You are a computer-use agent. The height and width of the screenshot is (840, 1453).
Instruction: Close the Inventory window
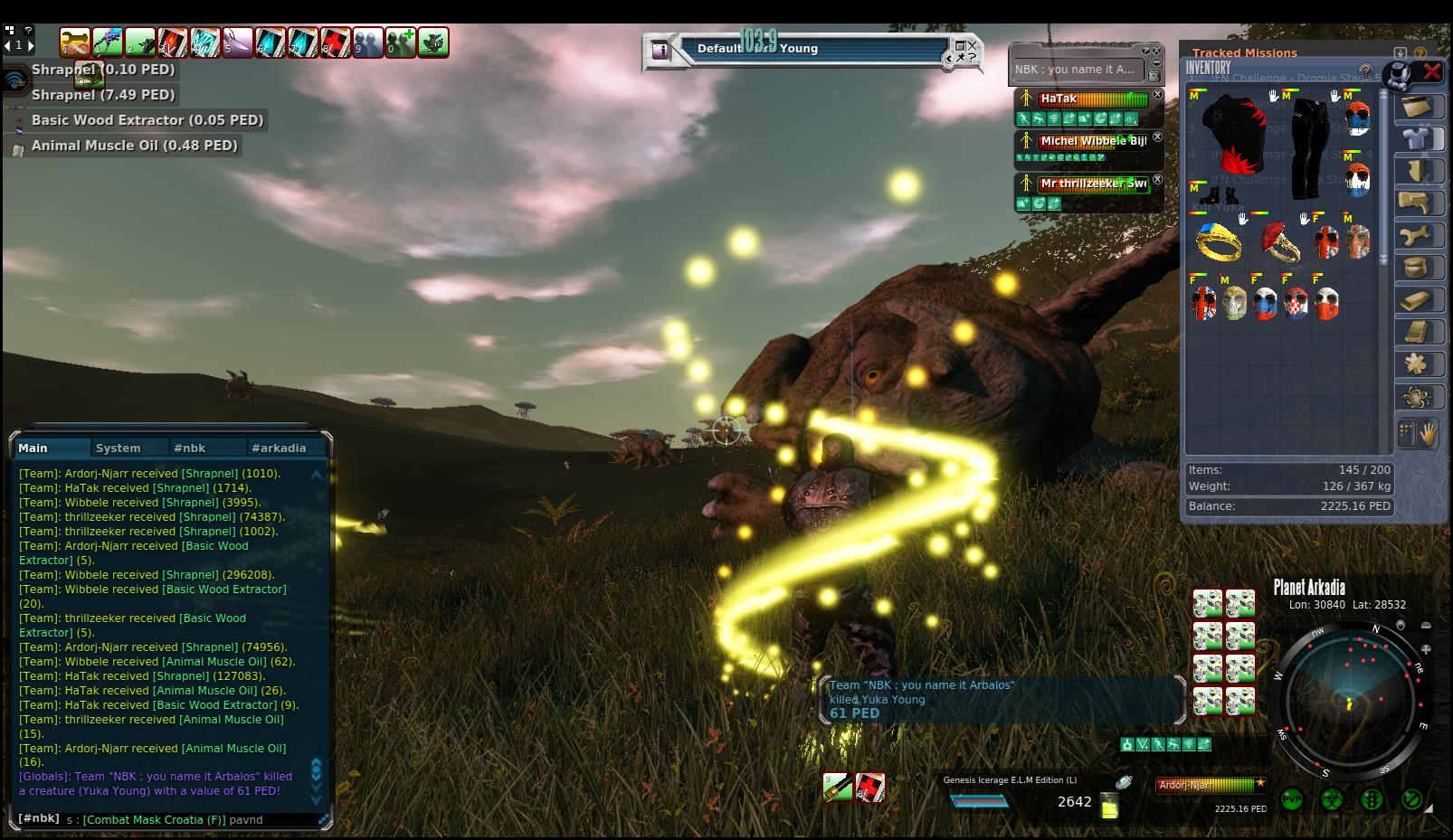[x=1431, y=71]
